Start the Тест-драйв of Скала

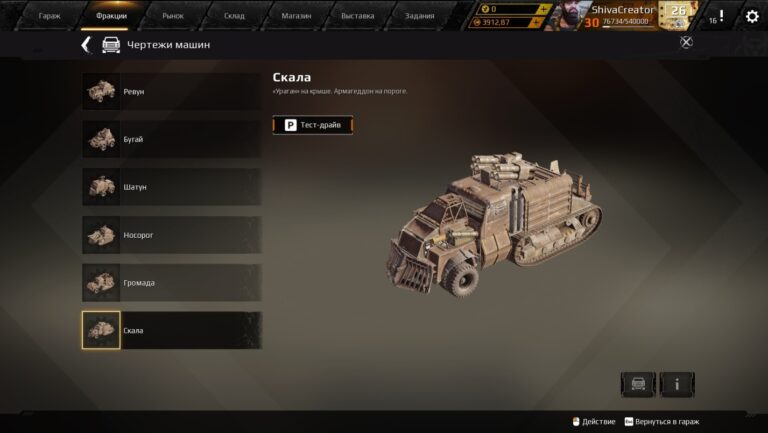click(x=313, y=125)
